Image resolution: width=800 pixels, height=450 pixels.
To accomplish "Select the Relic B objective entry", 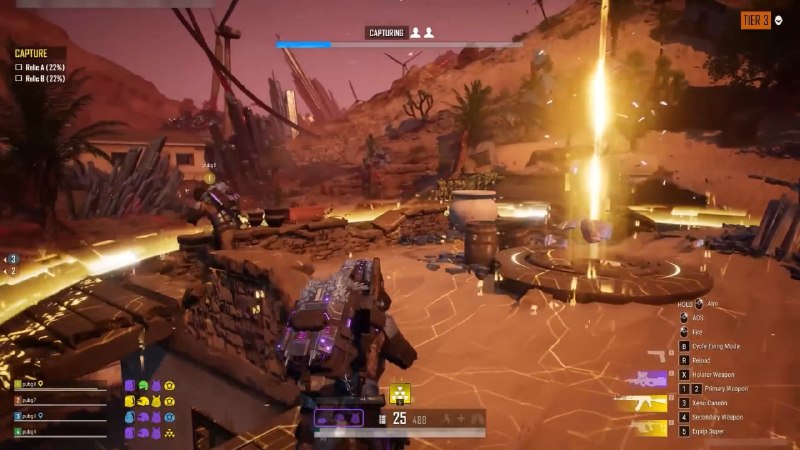I will coord(40,78).
